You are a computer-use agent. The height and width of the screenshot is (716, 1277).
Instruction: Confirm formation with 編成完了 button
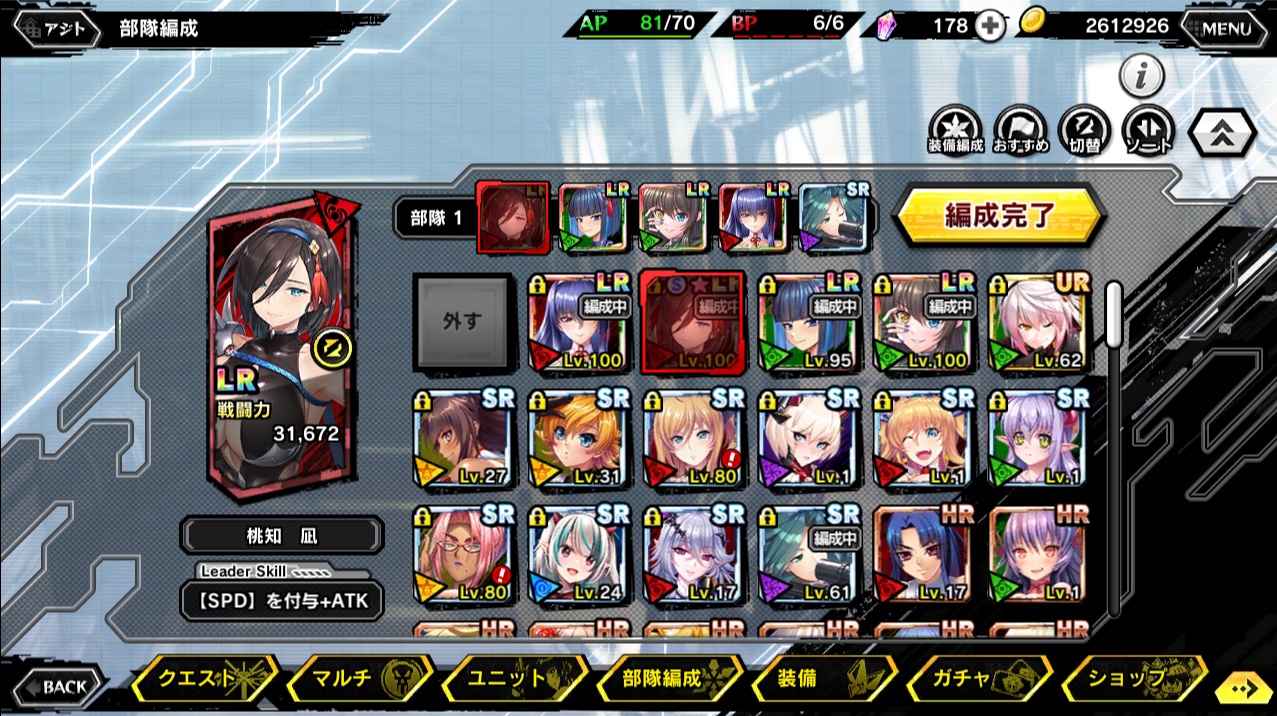997,215
